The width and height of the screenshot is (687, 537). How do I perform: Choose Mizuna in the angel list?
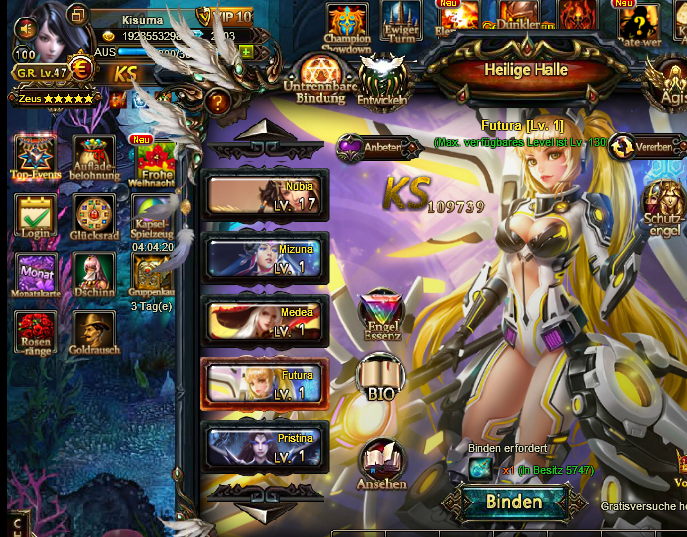pos(265,257)
